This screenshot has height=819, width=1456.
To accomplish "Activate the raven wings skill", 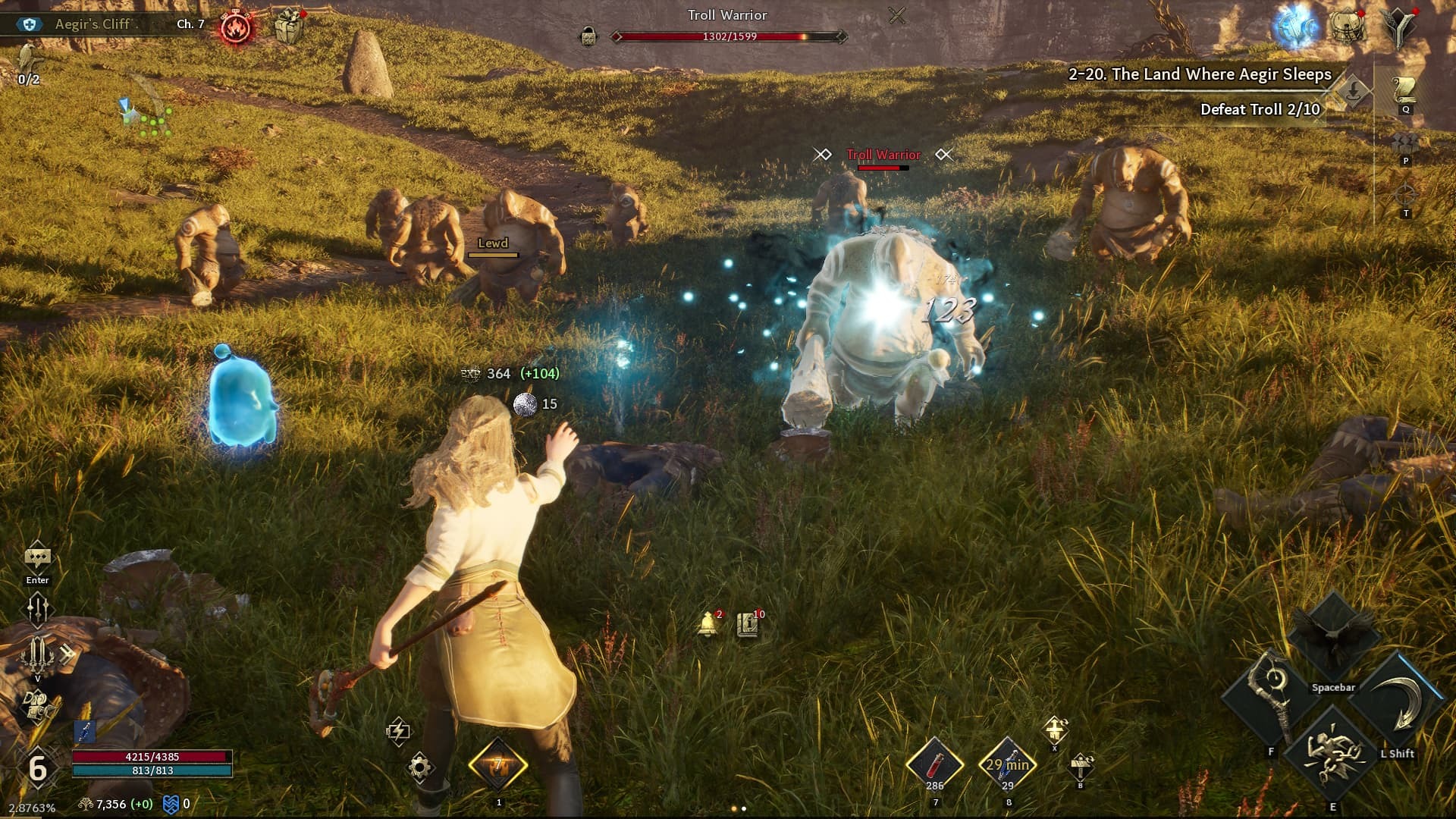I will coord(1333,635).
